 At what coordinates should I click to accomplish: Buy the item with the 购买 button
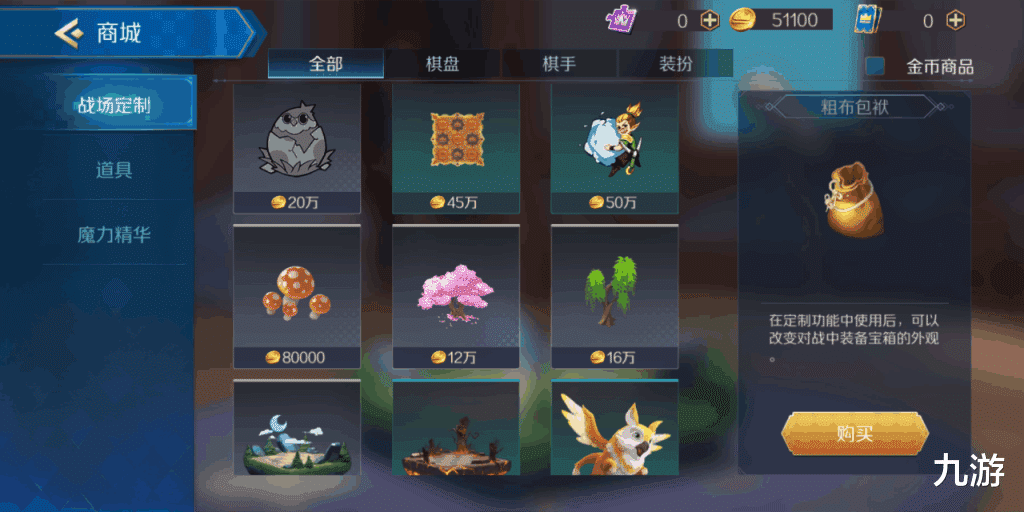(x=854, y=434)
